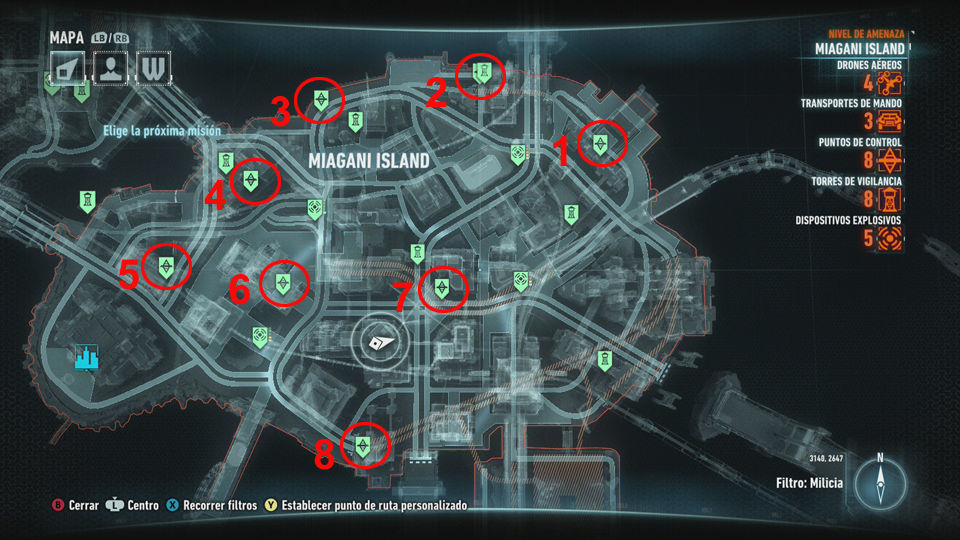960x540 pixels.
Task: Pick control point marker circled as 4
Action: pyautogui.click(x=249, y=181)
